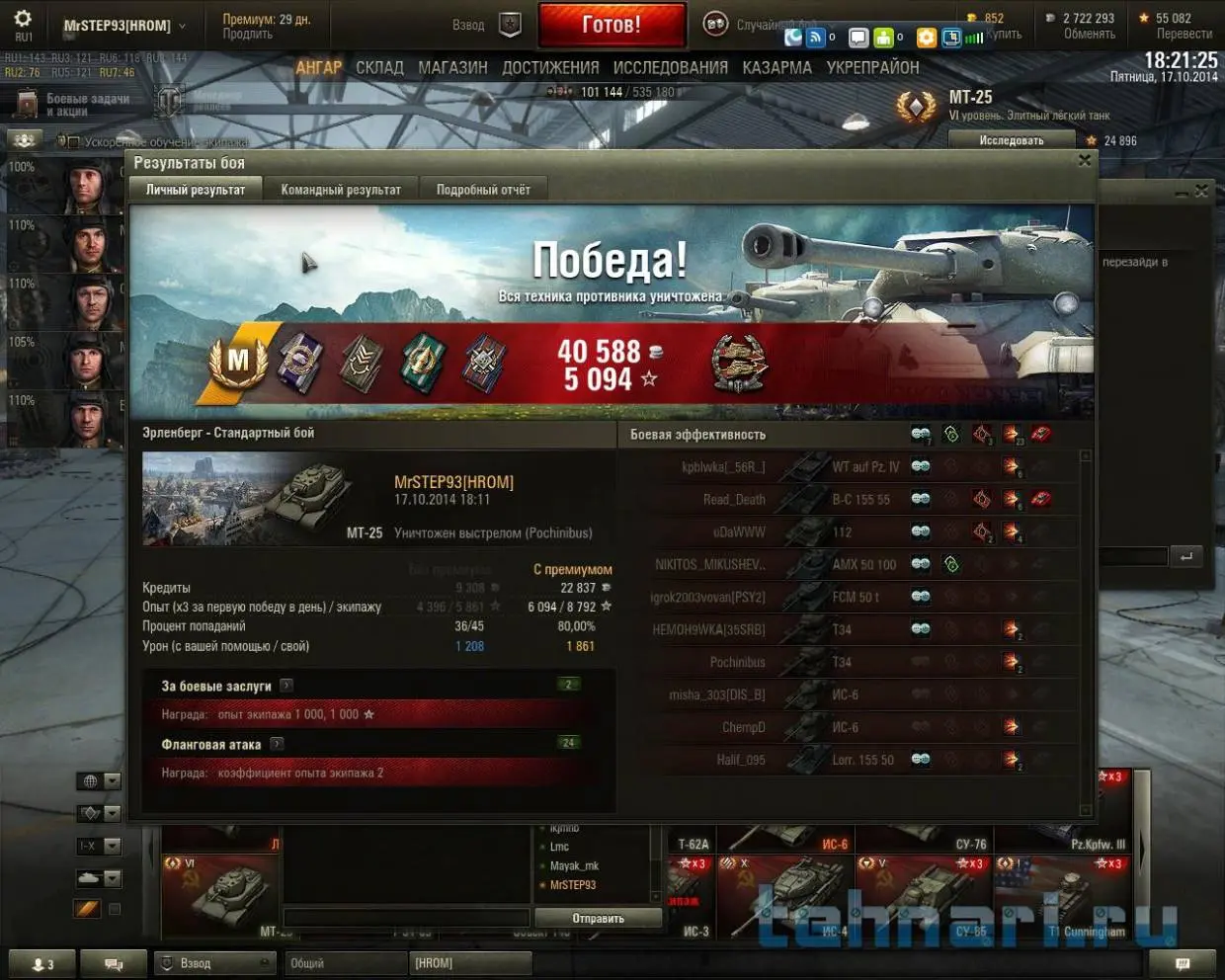Select the Личный результат tab

coord(196,190)
